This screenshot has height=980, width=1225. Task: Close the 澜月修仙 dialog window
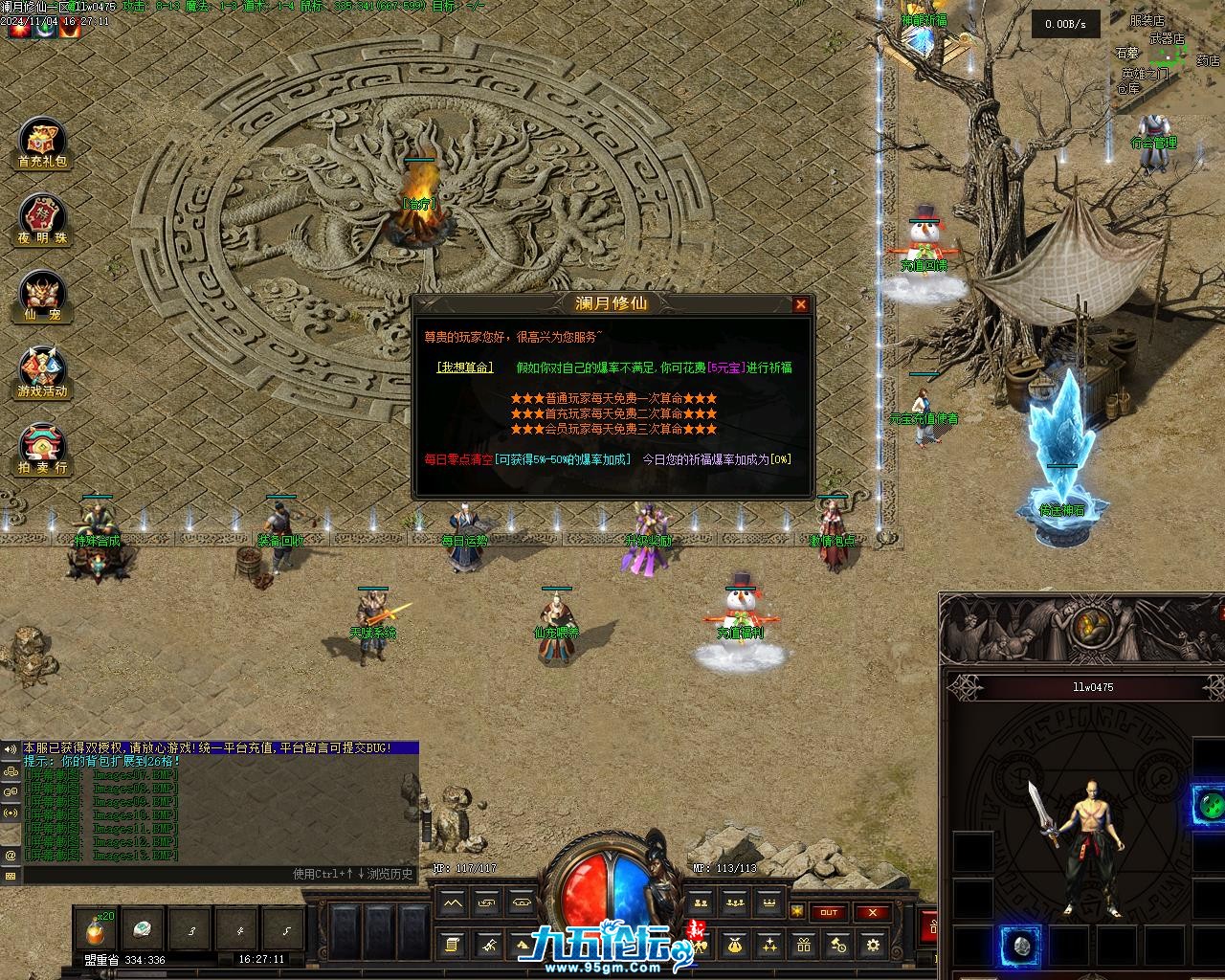pyautogui.click(x=801, y=304)
